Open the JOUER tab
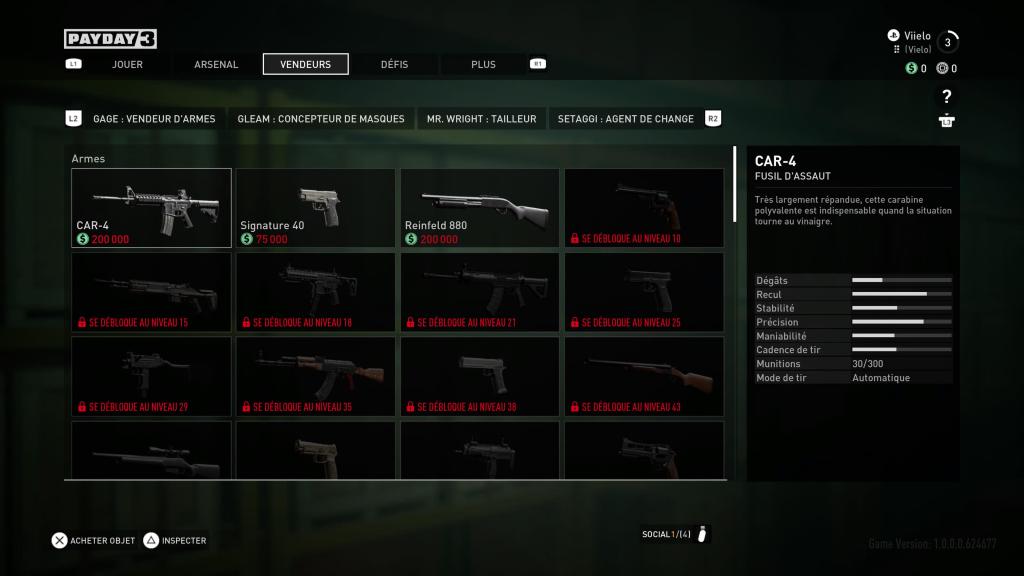The width and height of the screenshot is (1024, 576). pos(127,64)
